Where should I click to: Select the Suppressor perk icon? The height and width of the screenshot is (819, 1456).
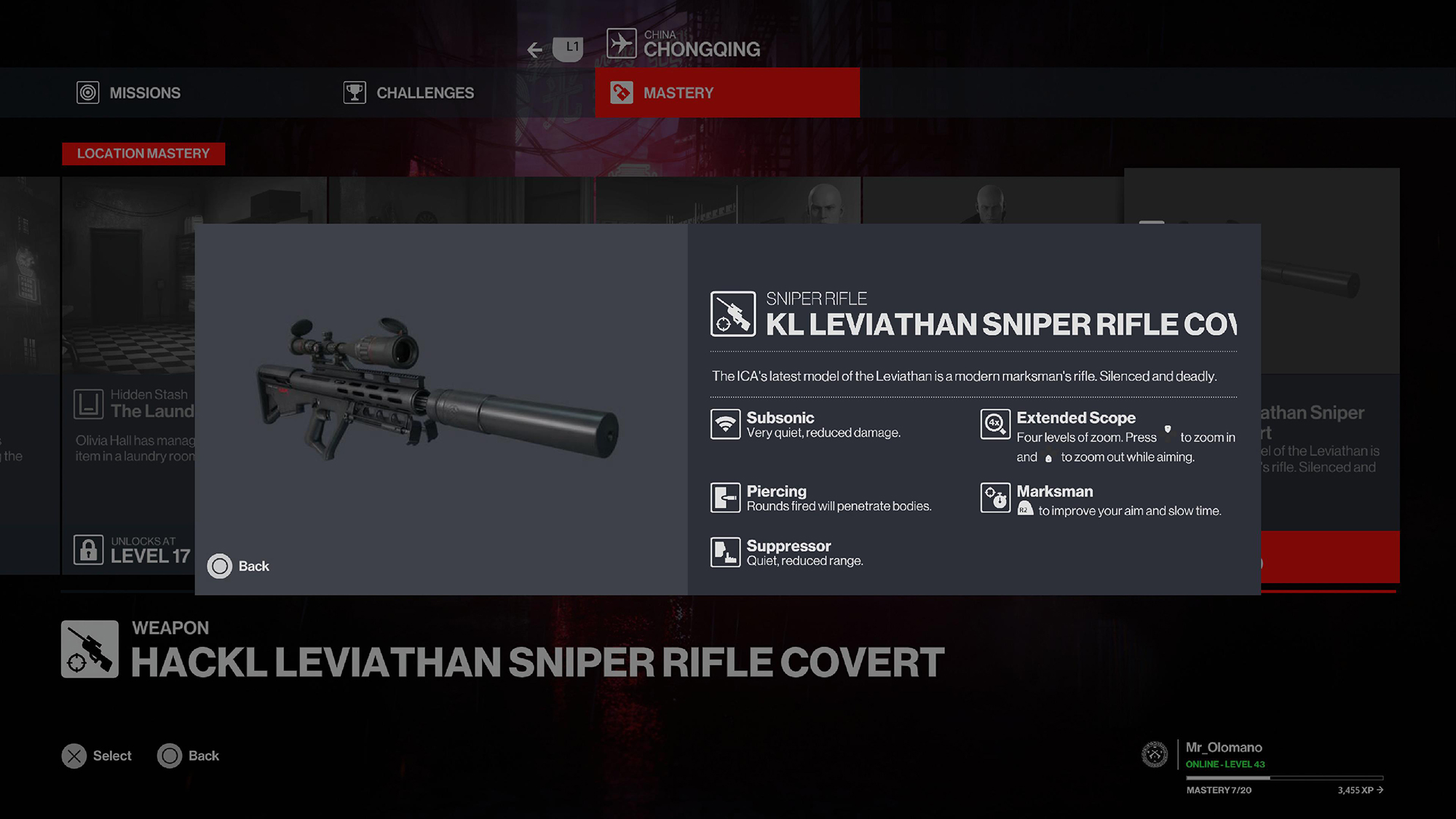point(726,552)
